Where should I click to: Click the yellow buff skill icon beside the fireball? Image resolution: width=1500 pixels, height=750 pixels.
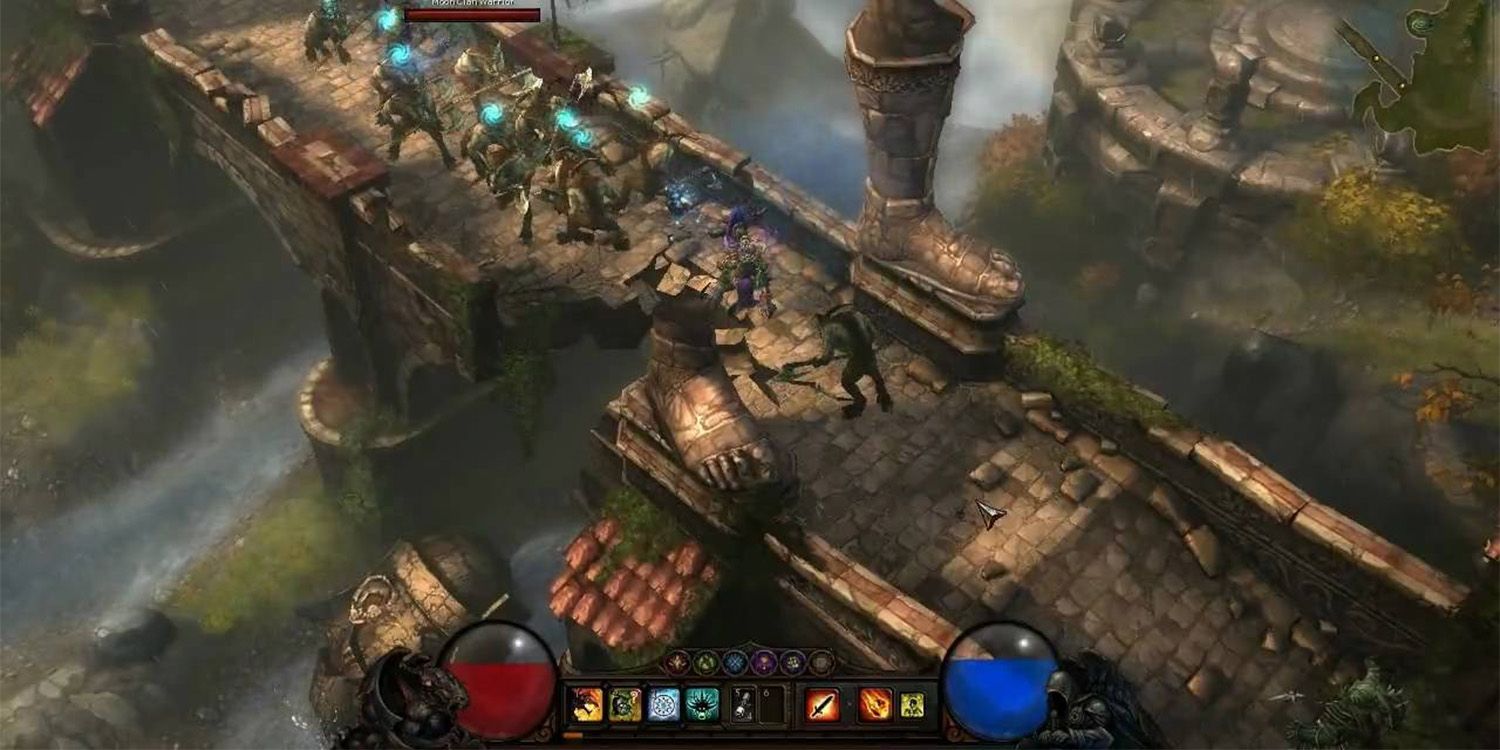tap(910, 706)
